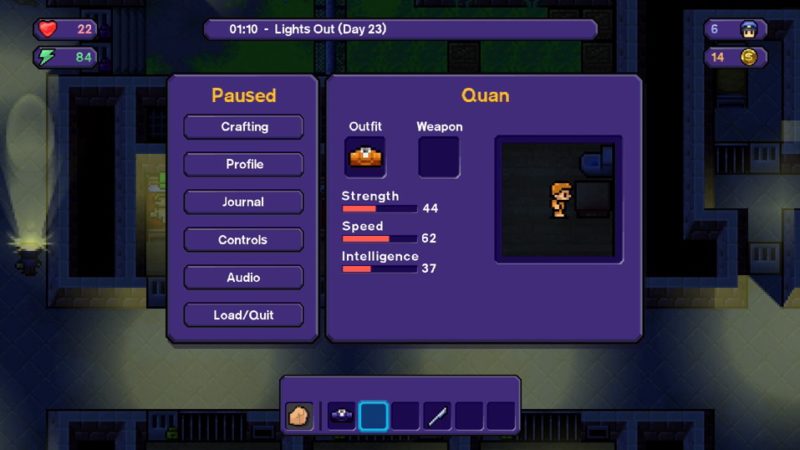800x450 pixels.
Task: Open the Crafting menu
Action: [244, 127]
